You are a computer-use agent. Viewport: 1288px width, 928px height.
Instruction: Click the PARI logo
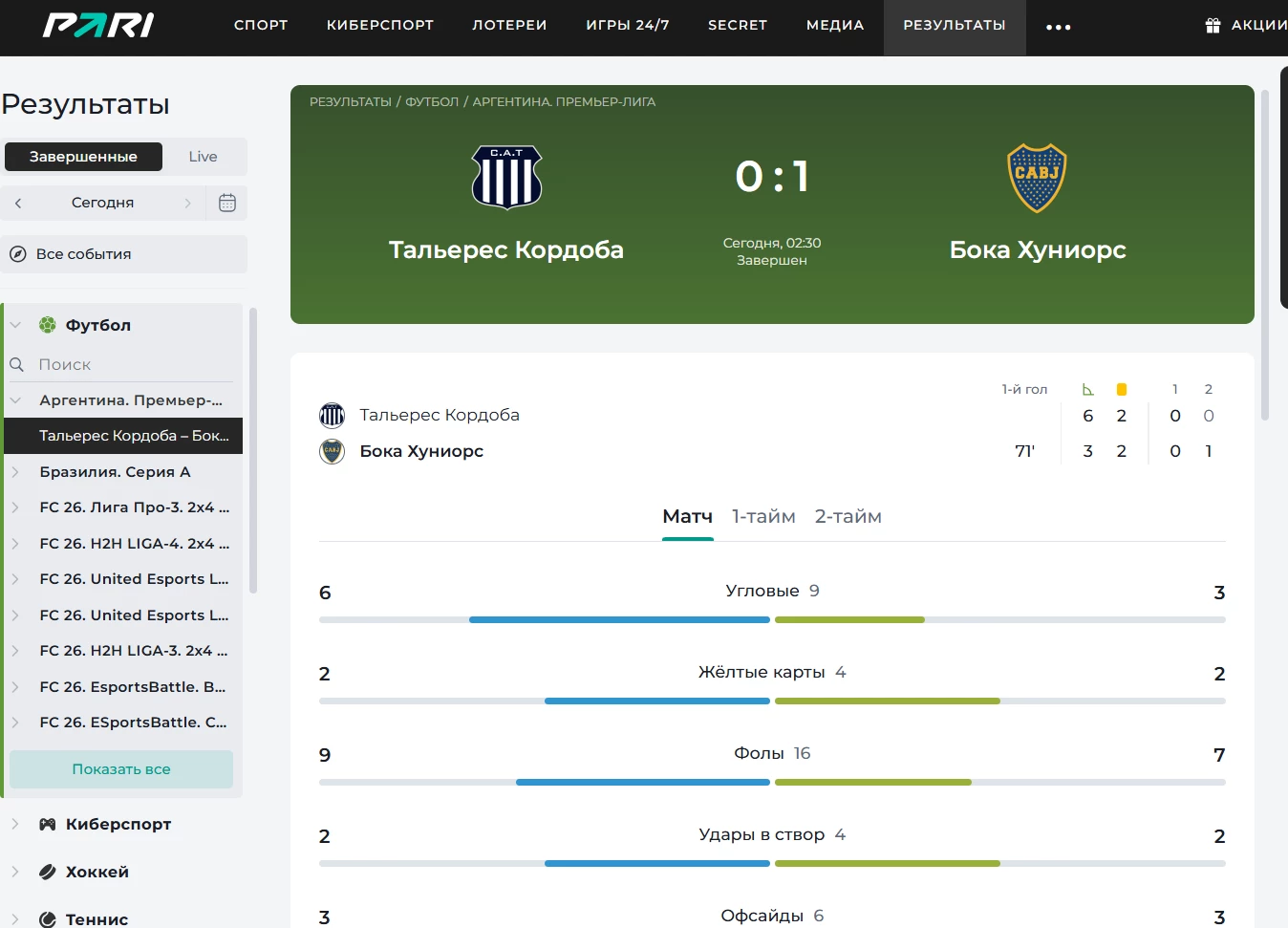[x=98, y=25]
